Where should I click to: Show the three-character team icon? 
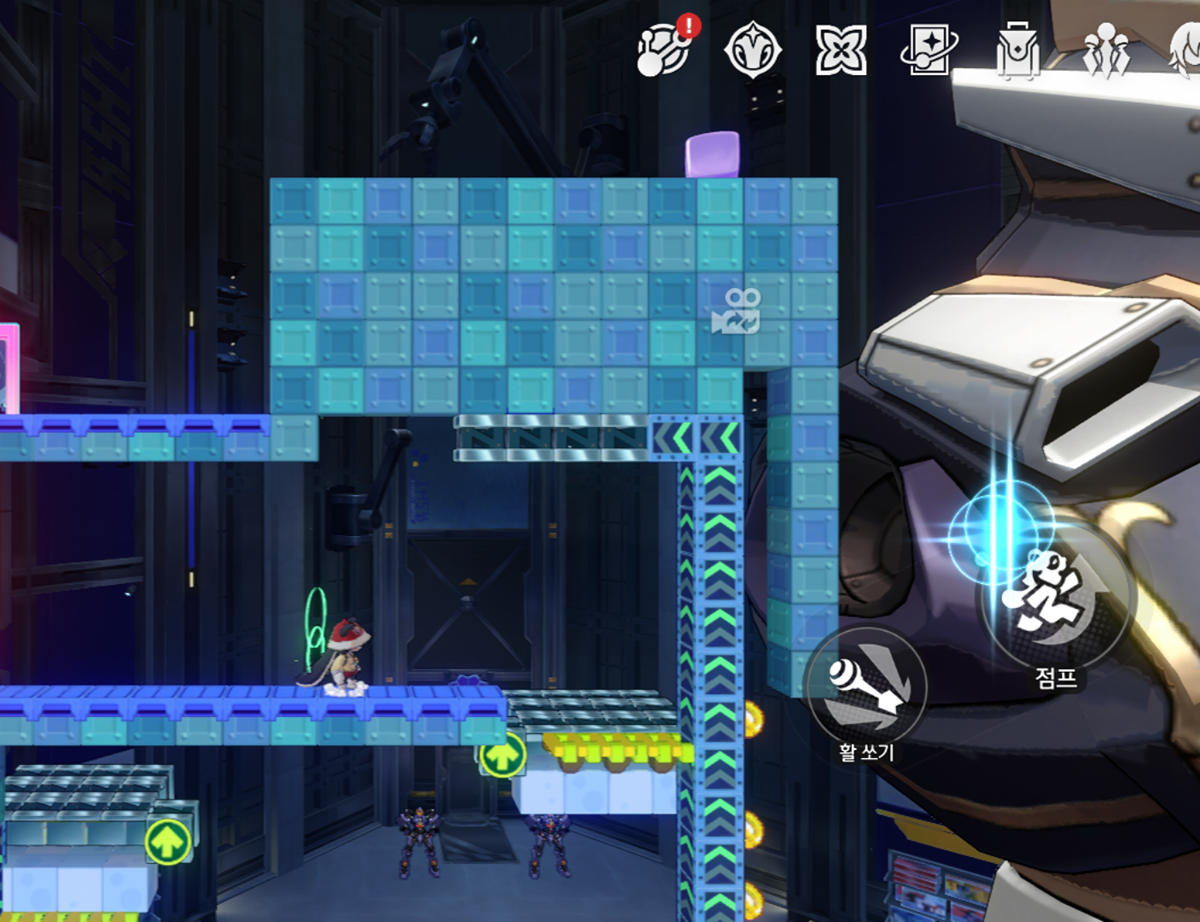tap(1108, 52)
